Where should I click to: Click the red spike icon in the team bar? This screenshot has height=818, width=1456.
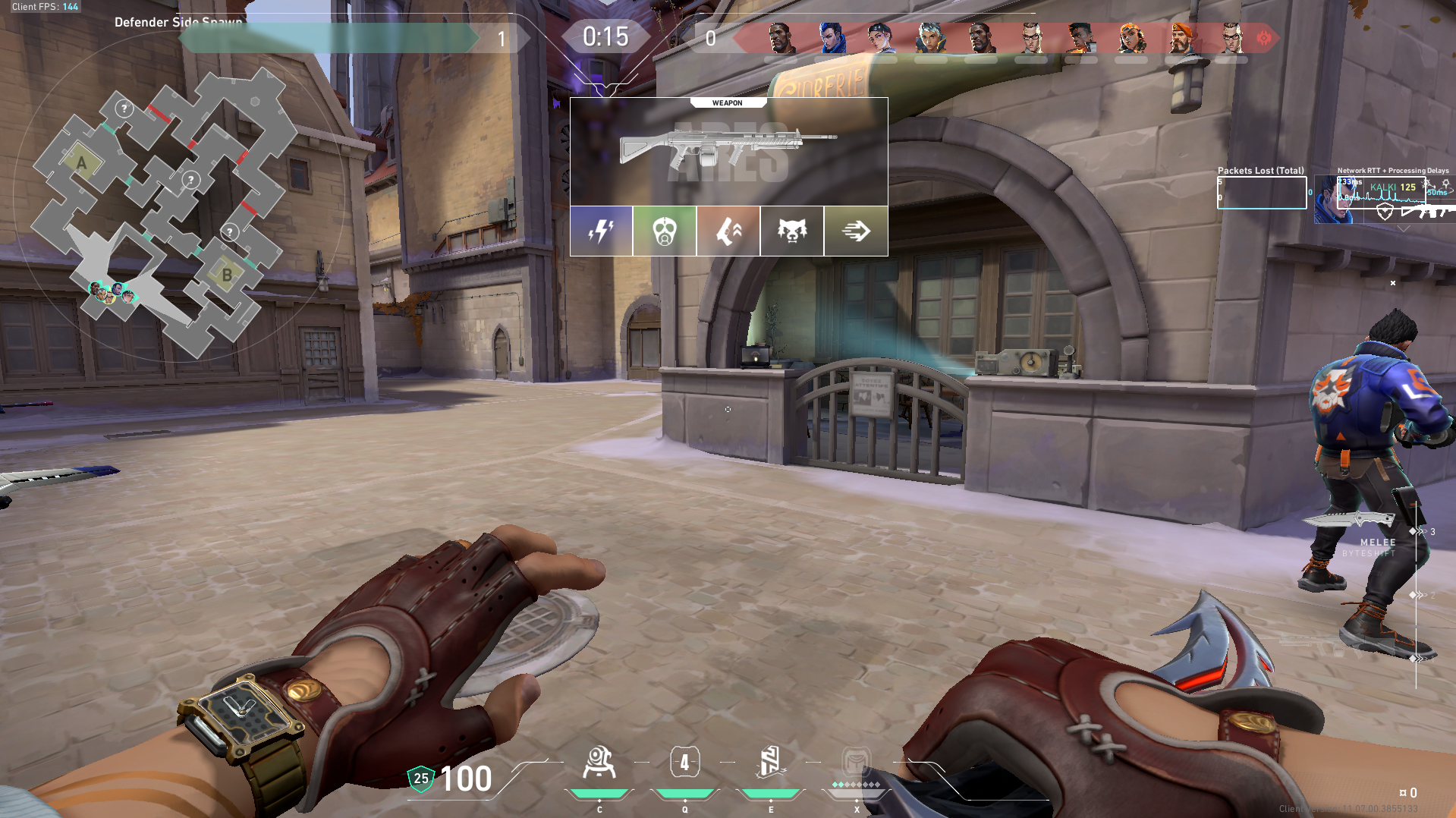[x=1264, y=38]
